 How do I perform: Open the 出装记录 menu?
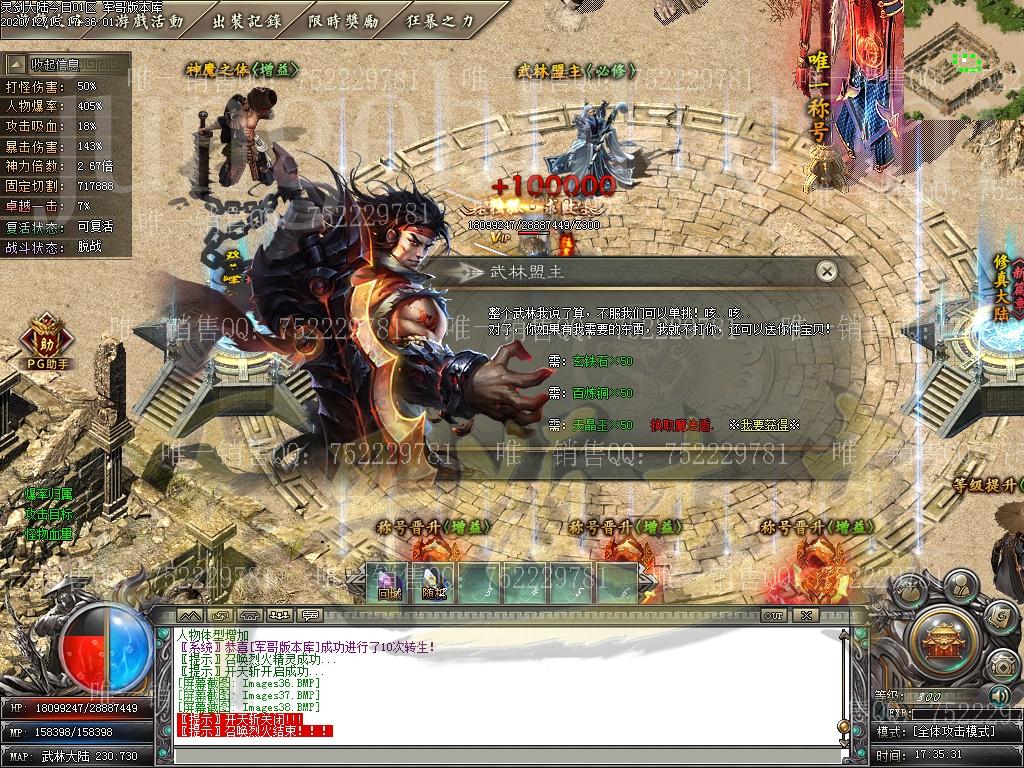tap(247, 20)
